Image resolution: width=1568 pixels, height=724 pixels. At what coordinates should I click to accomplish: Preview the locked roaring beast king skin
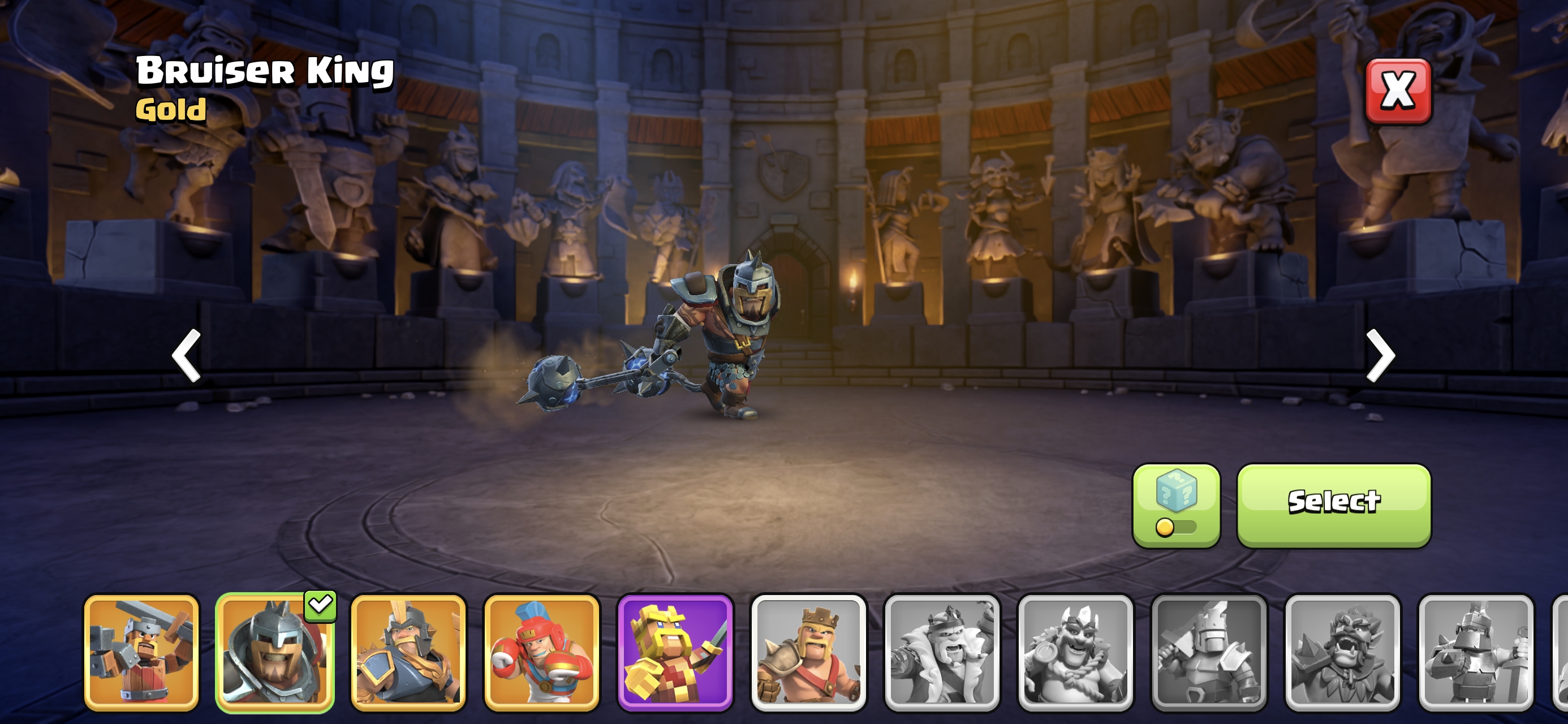pos(1342,653)
